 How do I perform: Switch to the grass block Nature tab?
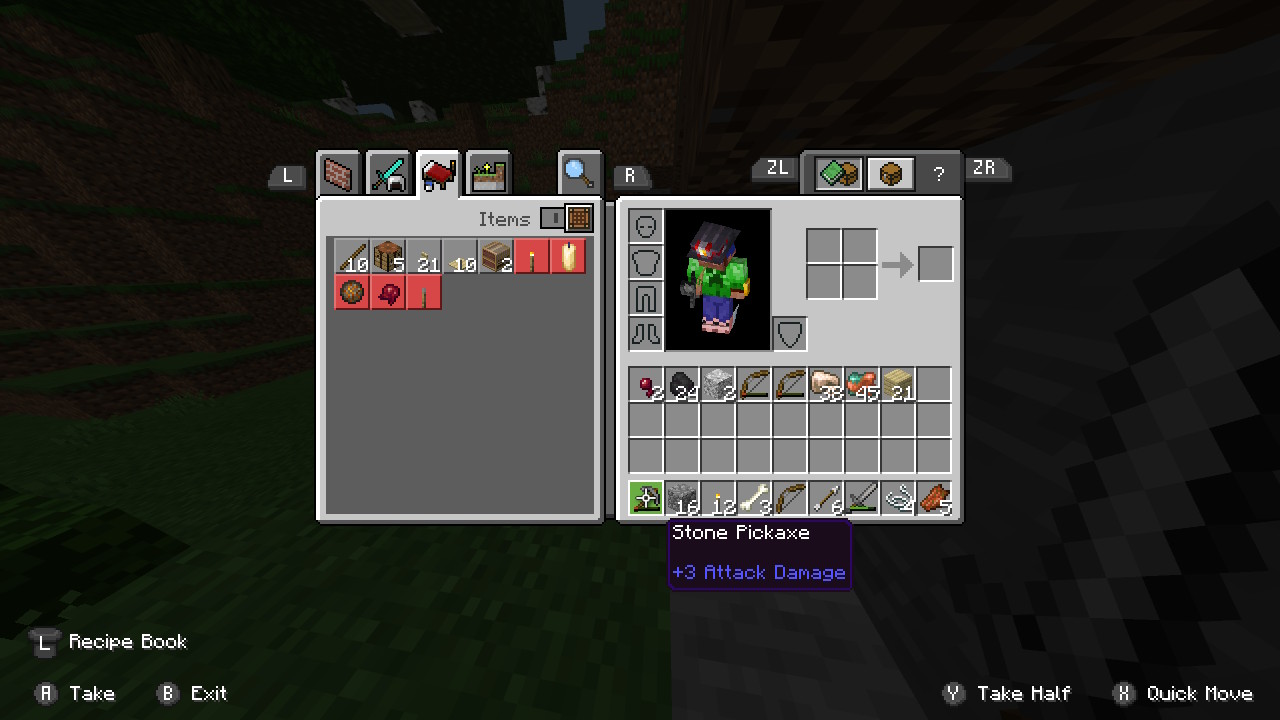pos(489,175)
